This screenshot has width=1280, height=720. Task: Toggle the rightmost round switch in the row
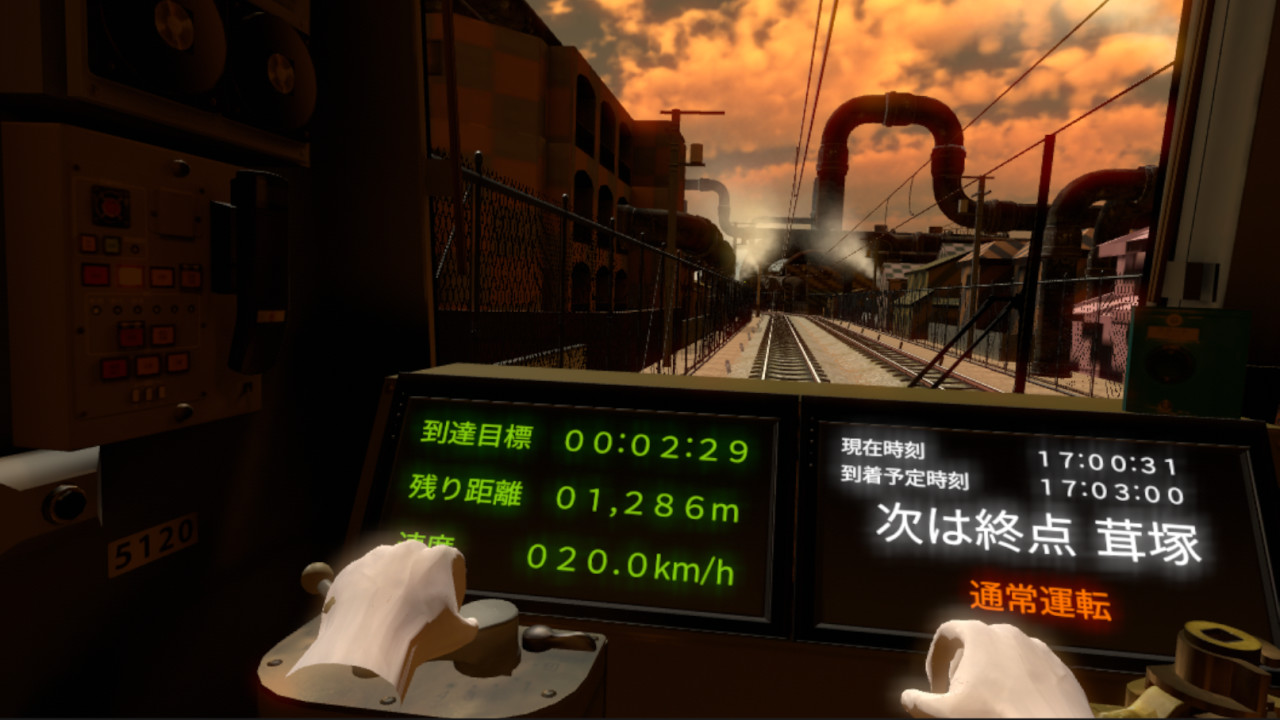click(191, 308)
